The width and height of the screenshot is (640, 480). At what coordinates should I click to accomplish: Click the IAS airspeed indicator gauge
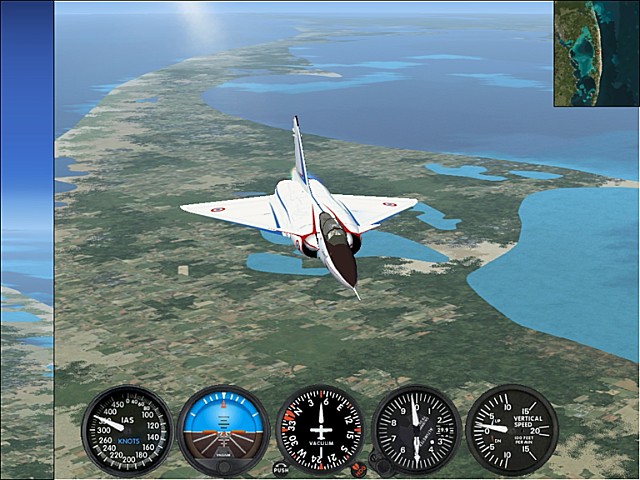126,430
